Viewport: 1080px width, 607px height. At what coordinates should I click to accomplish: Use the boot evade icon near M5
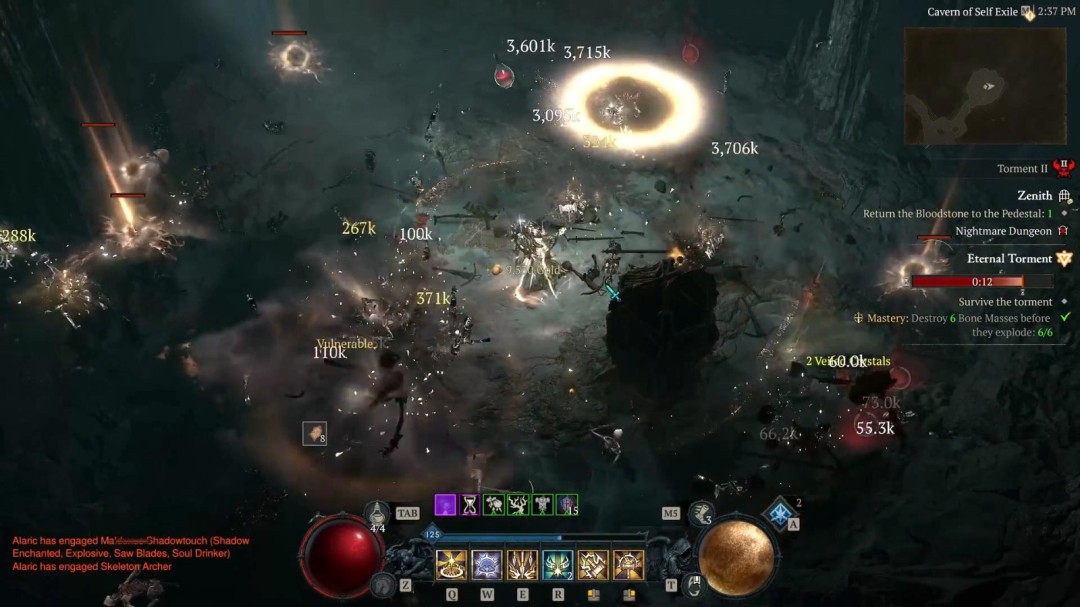tap(702, 513)
